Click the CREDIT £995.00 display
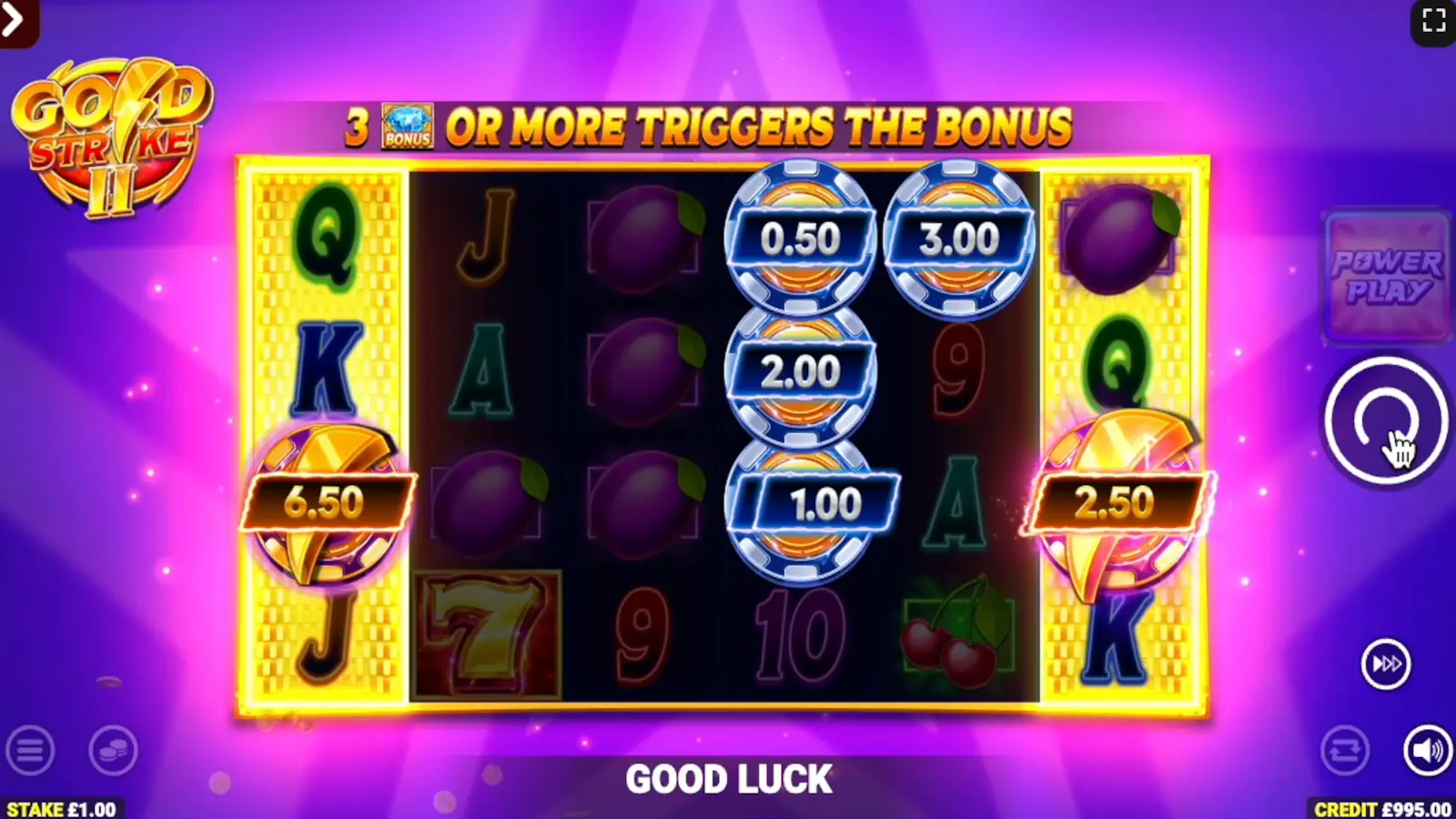Image resolution: width=1456 pixels, height=819 pixels. coord(1380,806)
